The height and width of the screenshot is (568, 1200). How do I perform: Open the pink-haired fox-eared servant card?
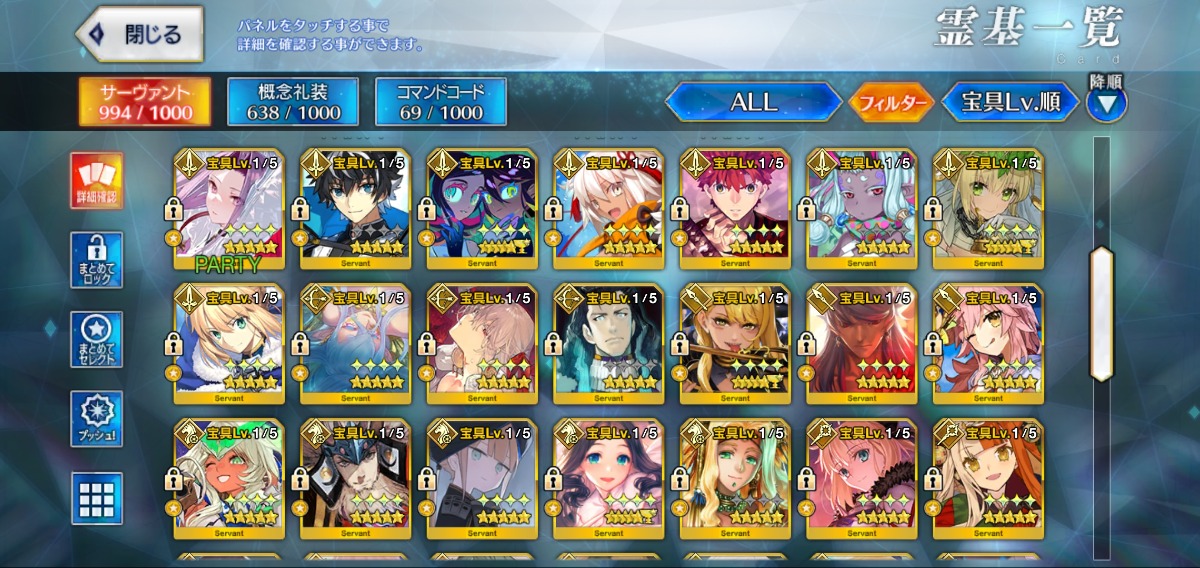987,343
